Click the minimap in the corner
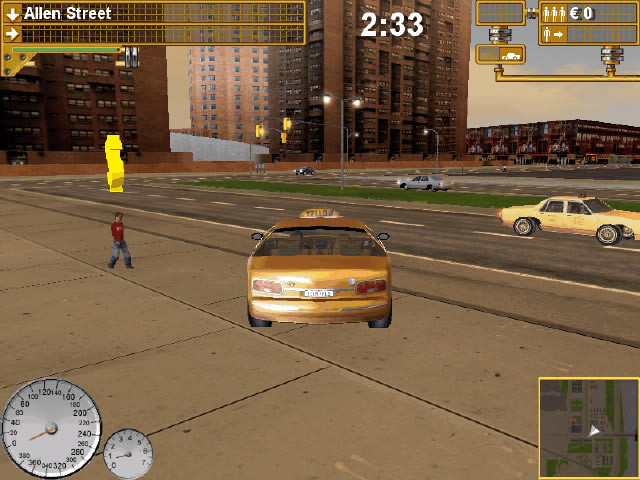Screen dimensions: 640x480 coord(588,427)
